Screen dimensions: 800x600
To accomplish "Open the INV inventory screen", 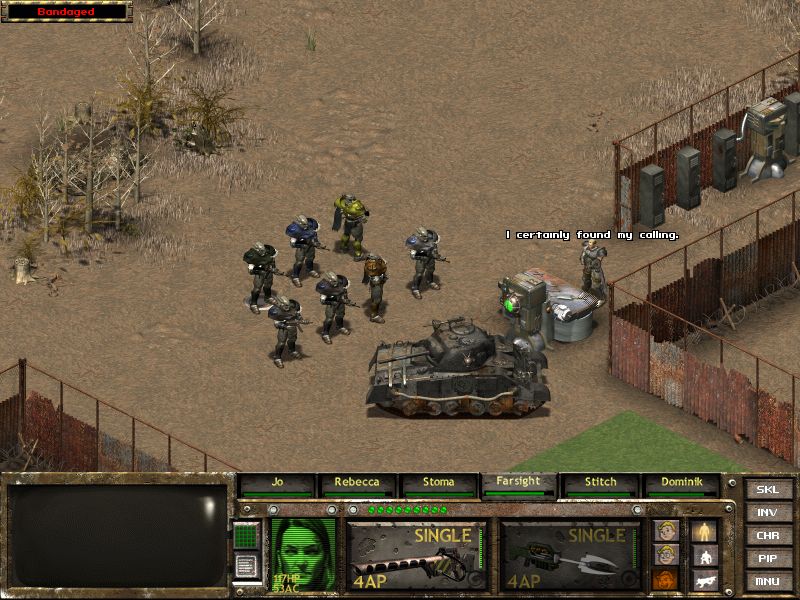I will 767,513.
